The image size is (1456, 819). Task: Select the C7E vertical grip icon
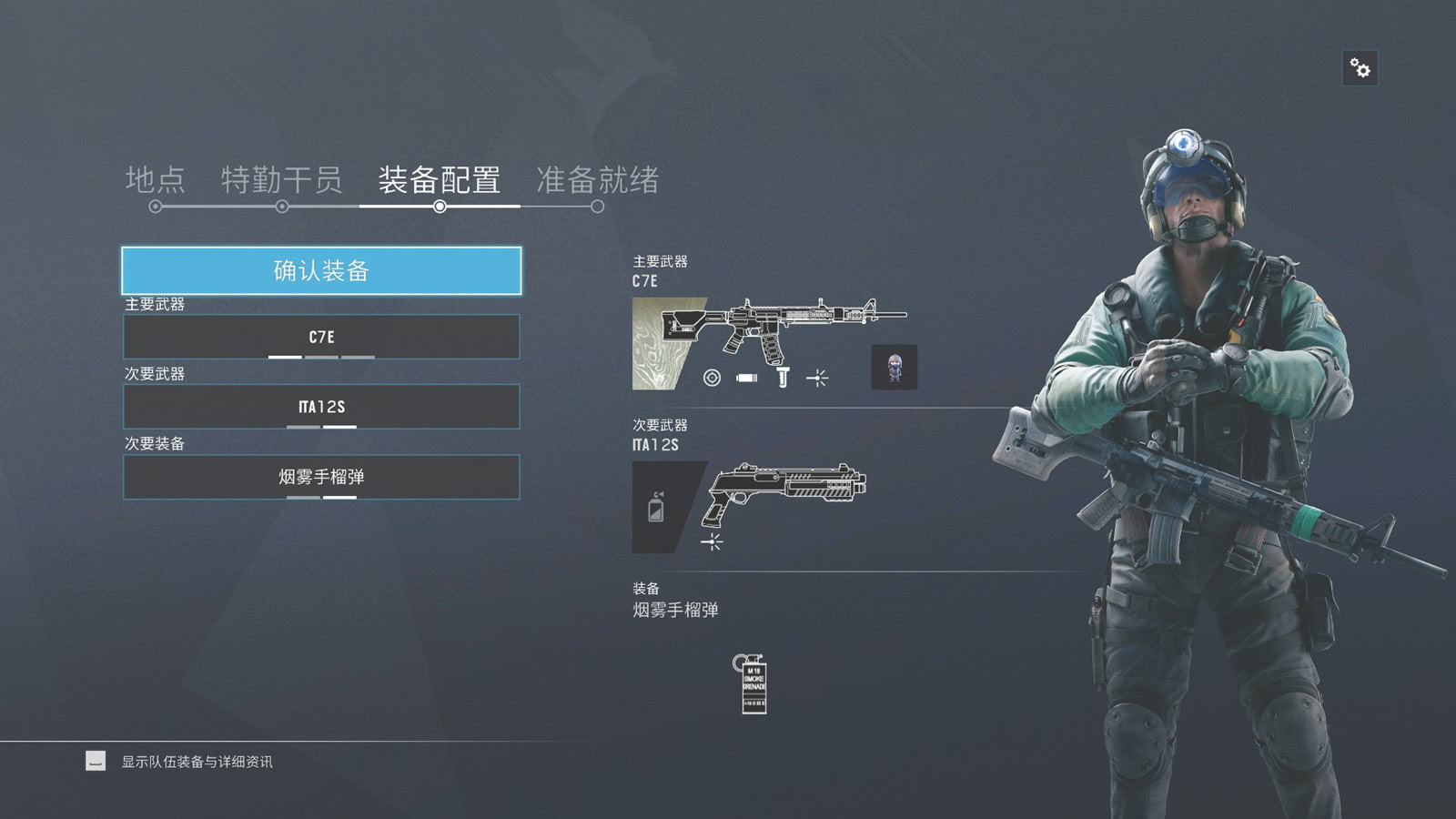pyautogui.click(x=783, y=377)
